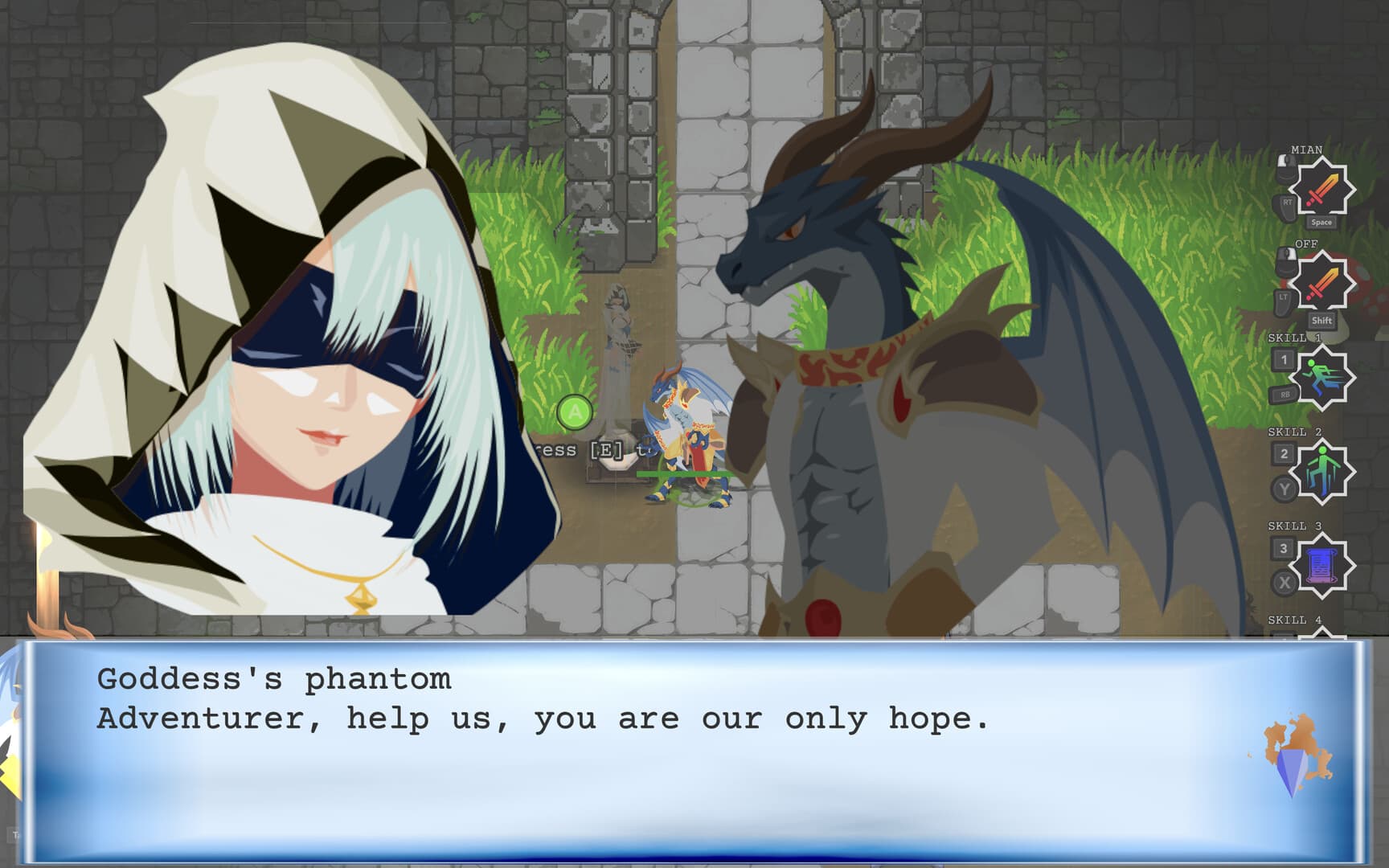1389x868 pixels.
Task: Click the green A interact button prompt
Action: (574, 412)
